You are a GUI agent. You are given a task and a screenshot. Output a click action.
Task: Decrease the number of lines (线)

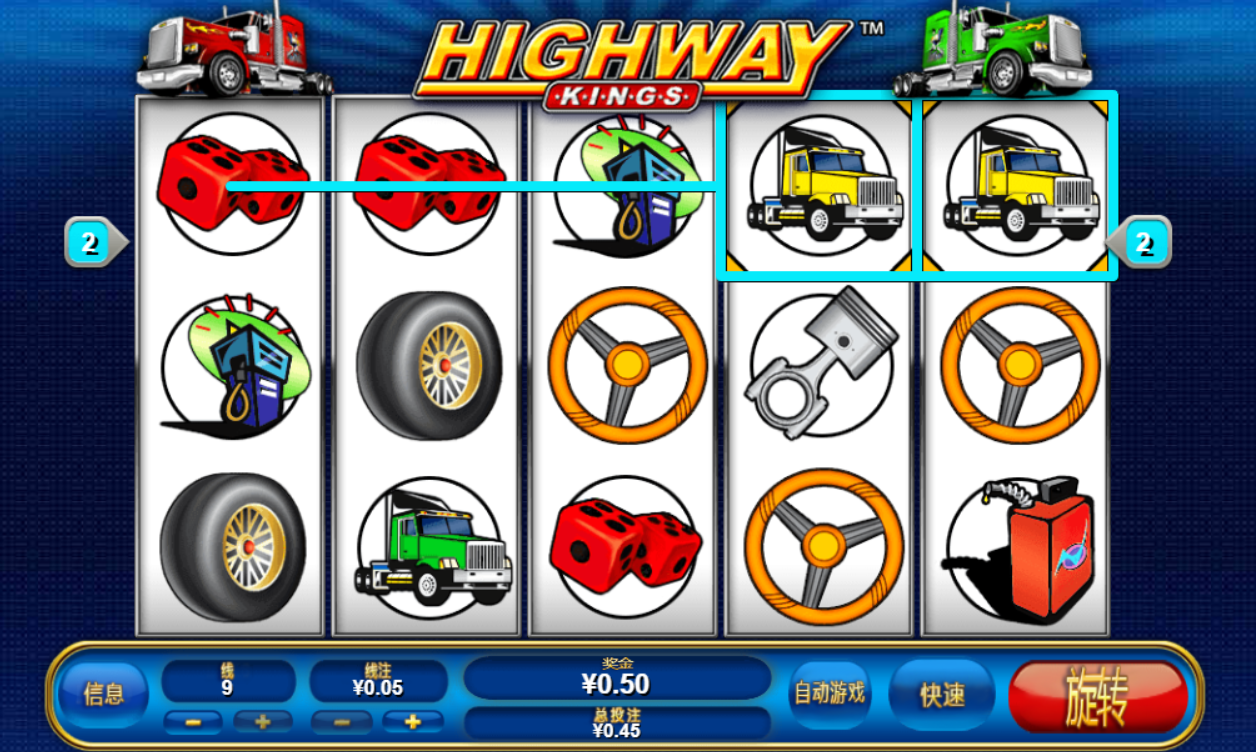click(192, 721)
